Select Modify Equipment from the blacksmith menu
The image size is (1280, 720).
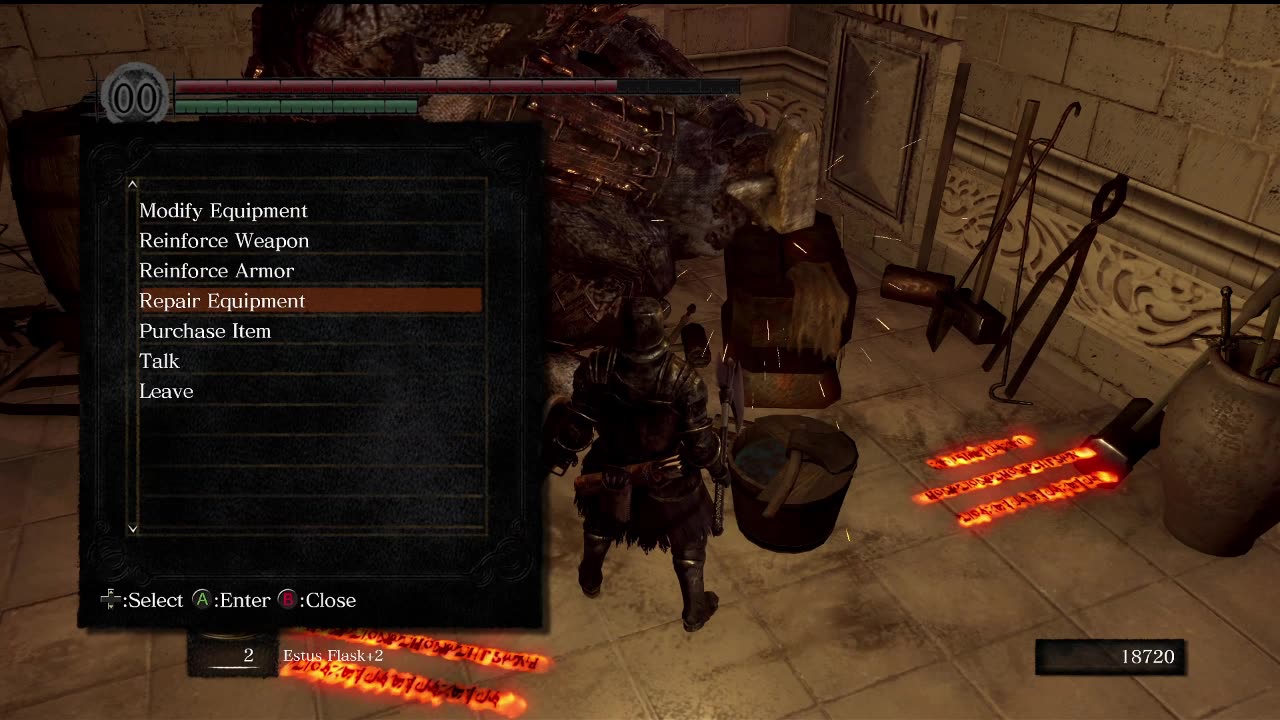coord(223,211)
